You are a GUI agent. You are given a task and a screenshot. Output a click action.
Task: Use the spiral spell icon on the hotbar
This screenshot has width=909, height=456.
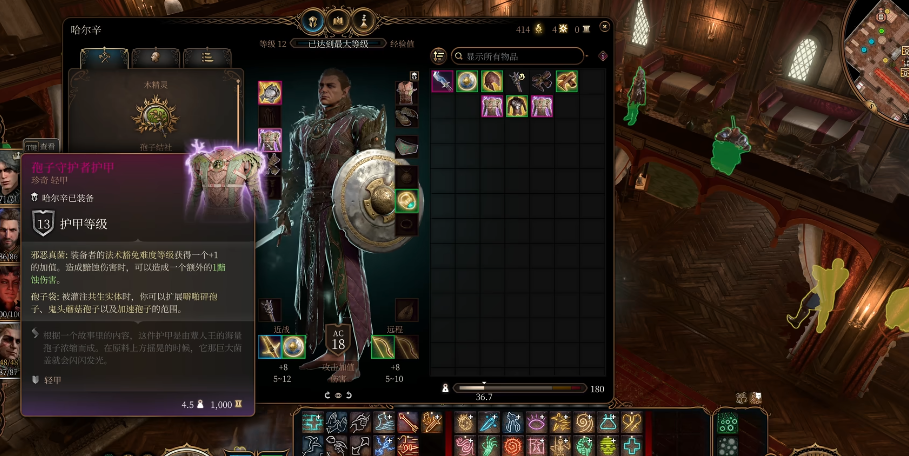[x=584, y=423]
